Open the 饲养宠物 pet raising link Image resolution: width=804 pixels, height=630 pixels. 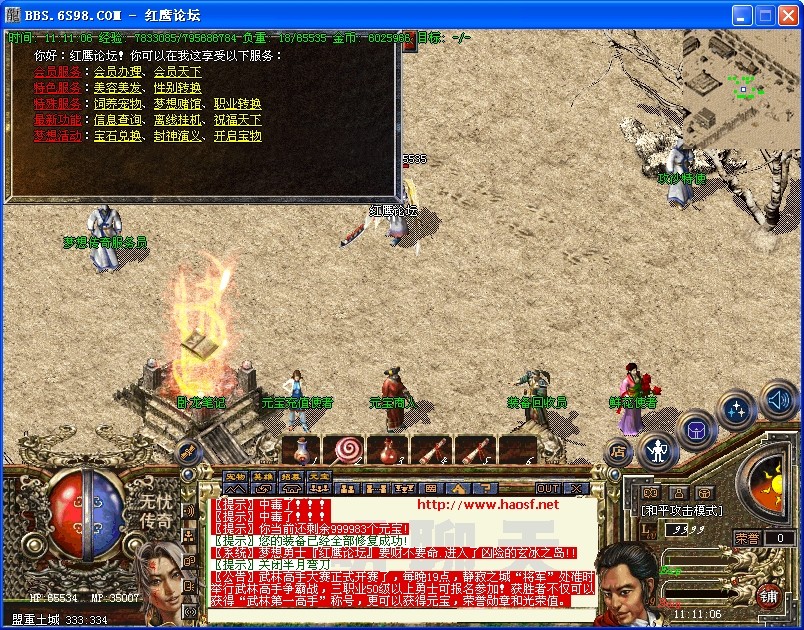tap(118, 104)
